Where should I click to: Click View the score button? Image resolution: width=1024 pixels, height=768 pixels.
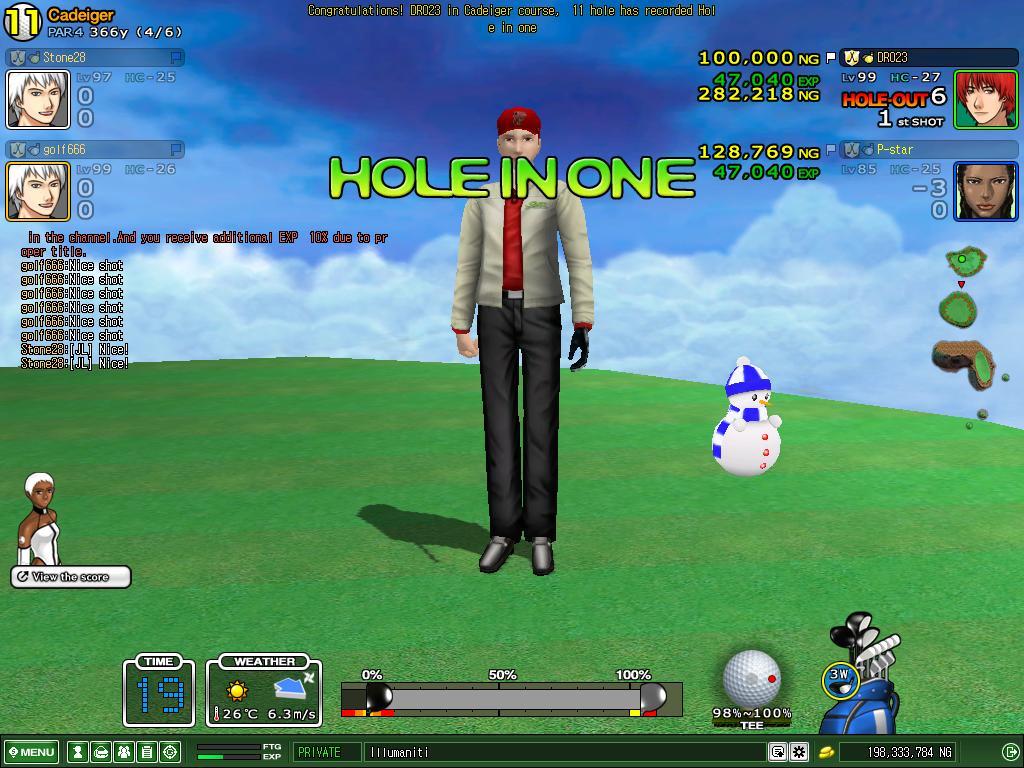click(71, 577)
